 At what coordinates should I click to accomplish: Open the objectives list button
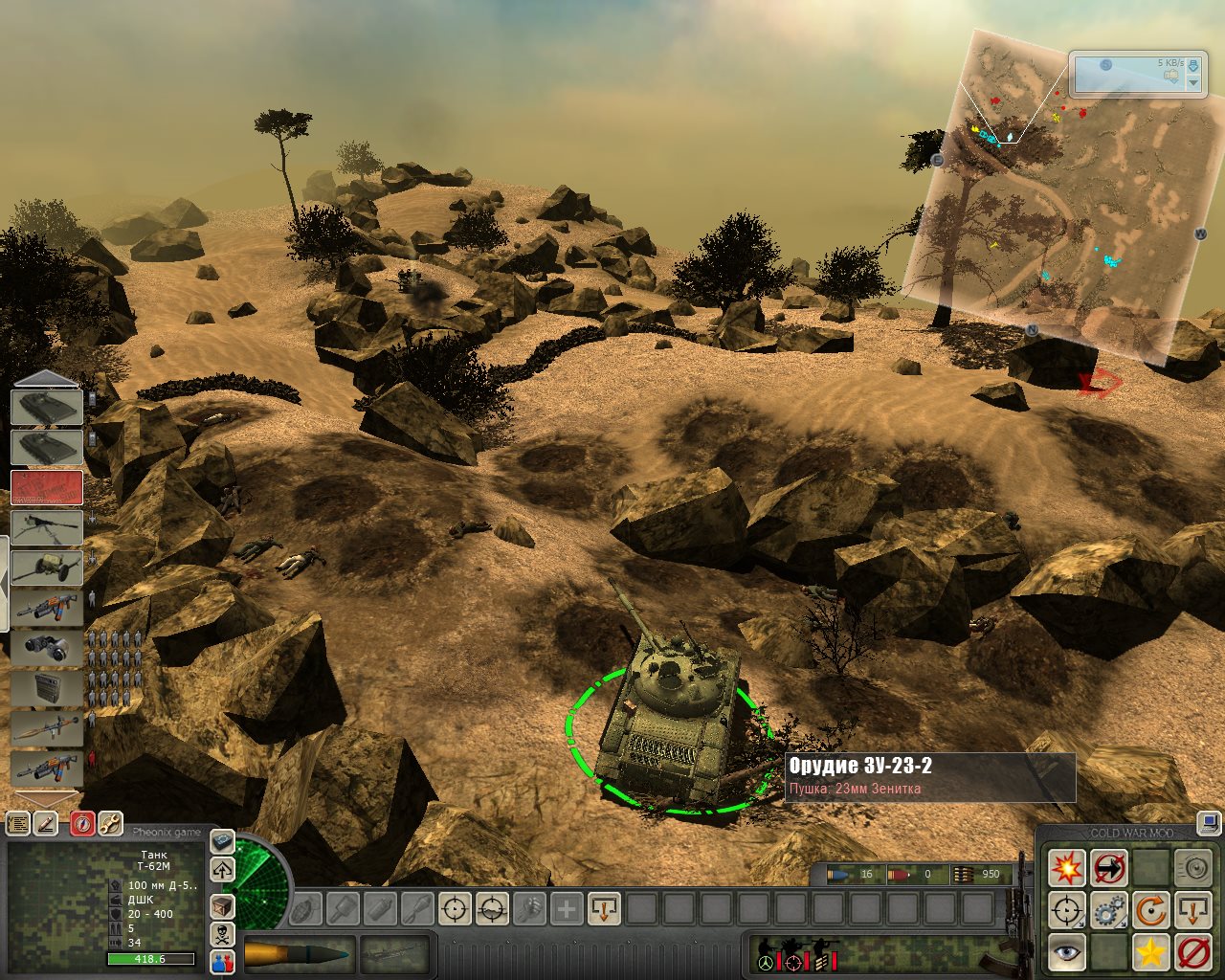[x=18, y=823]
